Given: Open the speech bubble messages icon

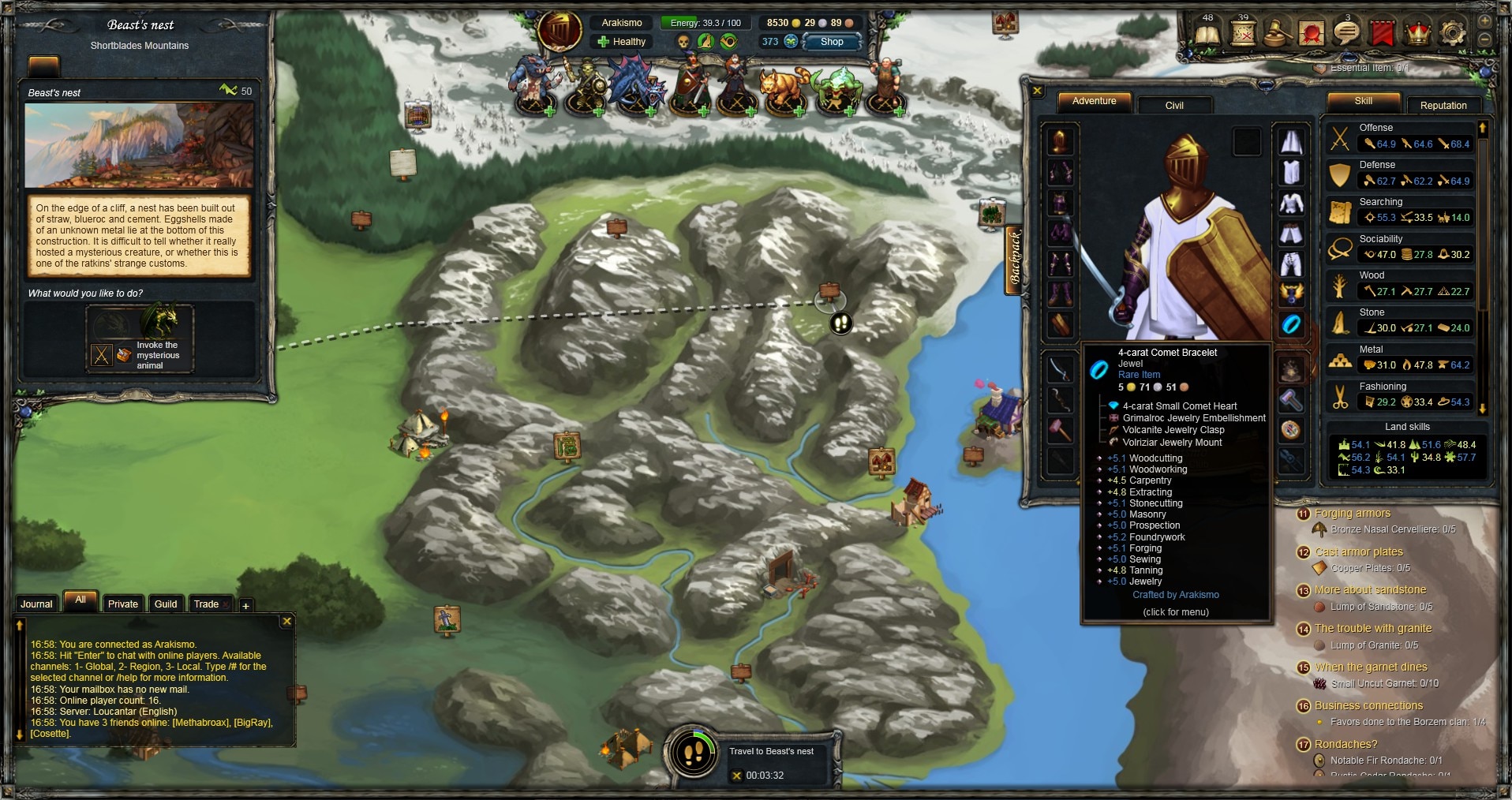Looking at the screenshot, I should tap(1345, 33).
